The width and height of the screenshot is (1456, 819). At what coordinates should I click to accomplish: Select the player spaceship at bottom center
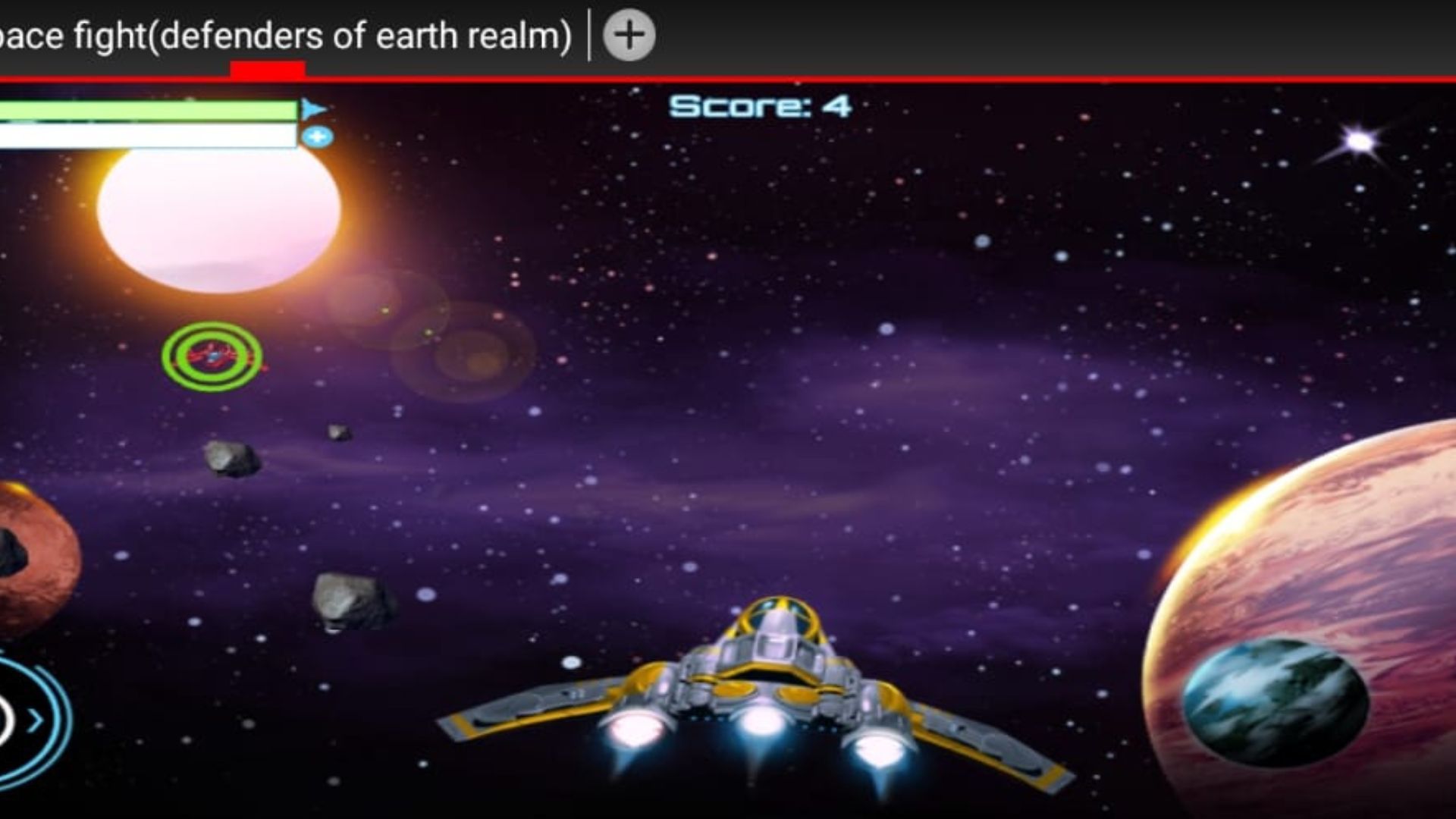click(x=758, y=682)
